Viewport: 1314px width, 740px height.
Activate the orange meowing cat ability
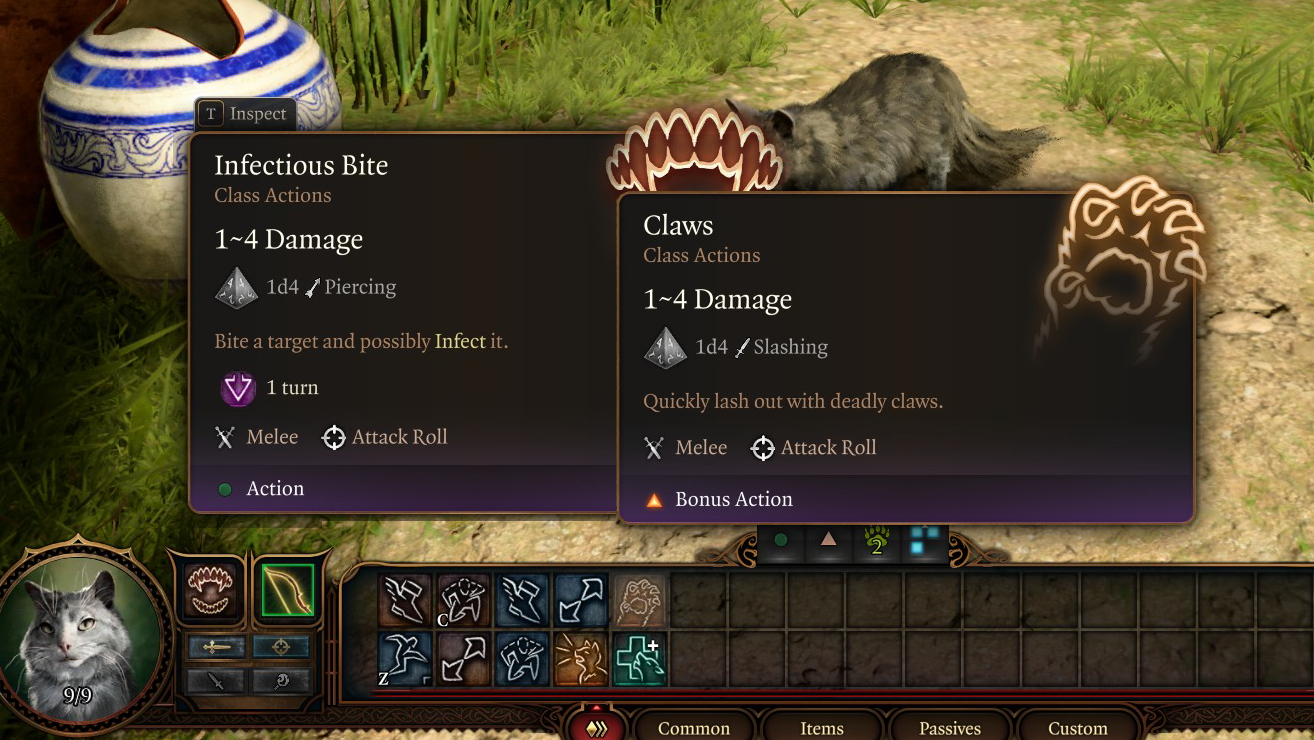[x=582, y=659]
